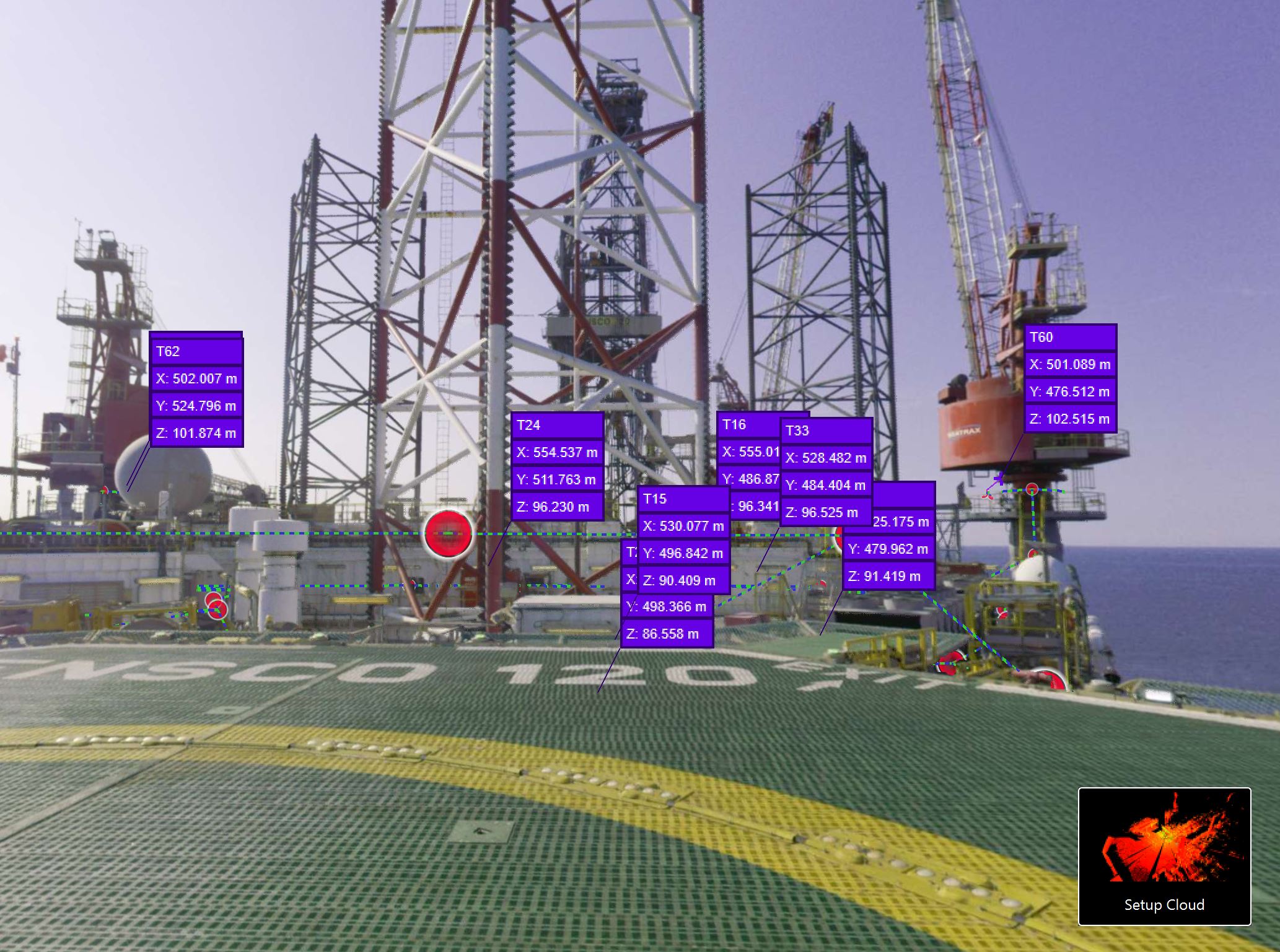
Task: Select the half-visible red target below the crane mast
Action: coord(1032,551)
